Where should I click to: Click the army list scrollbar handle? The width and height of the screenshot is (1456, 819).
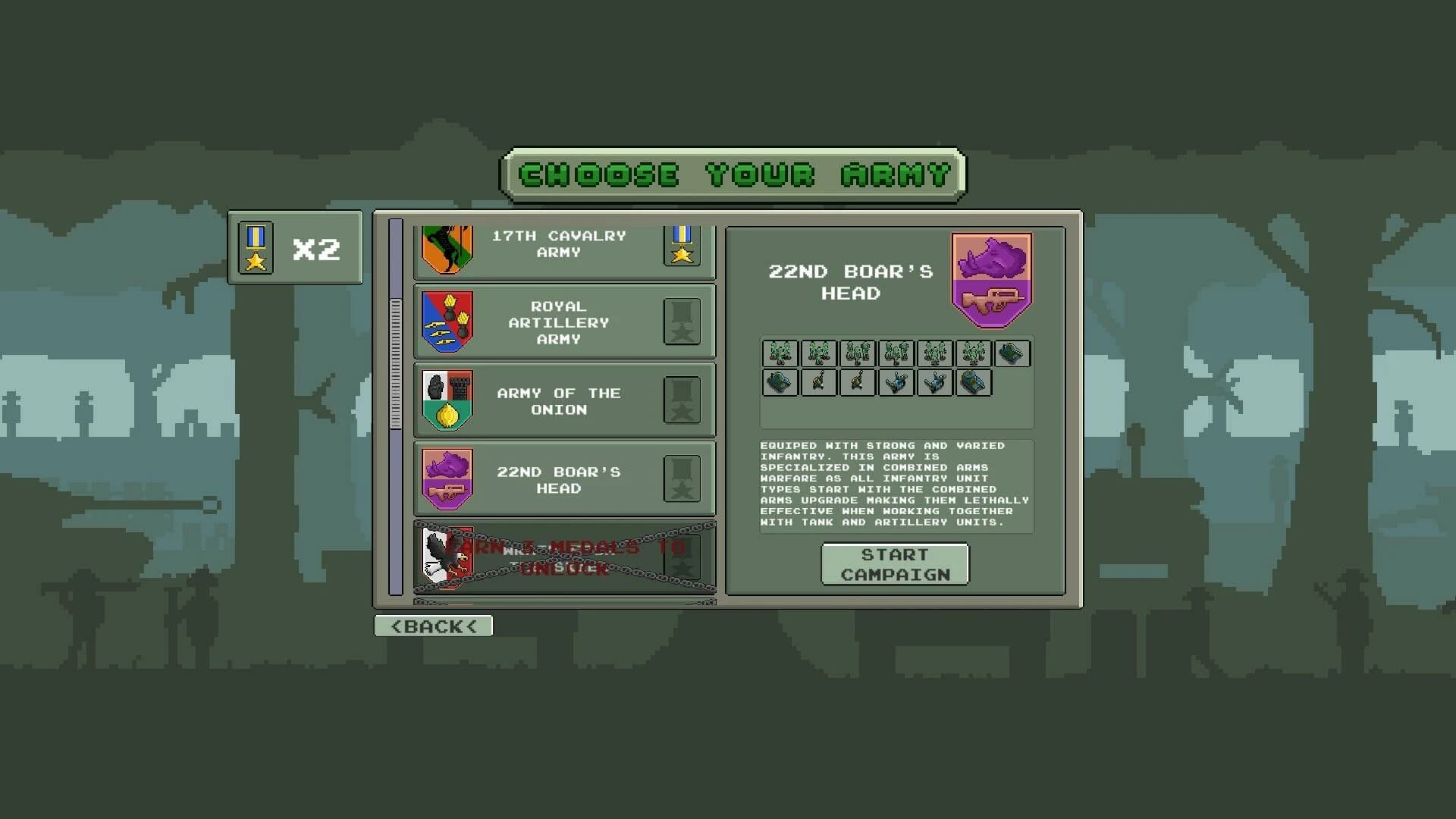pos(395,364)
